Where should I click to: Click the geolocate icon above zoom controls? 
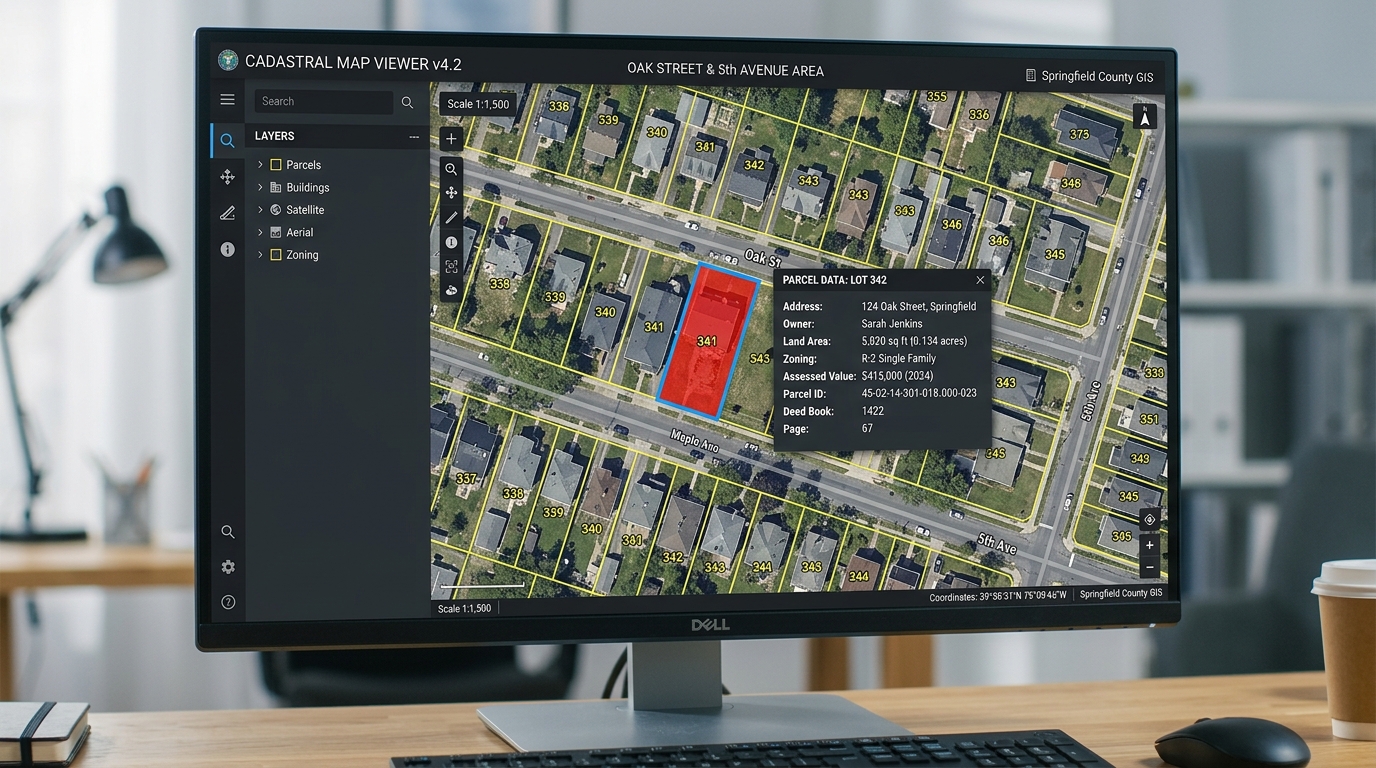tap(1149, 519)
